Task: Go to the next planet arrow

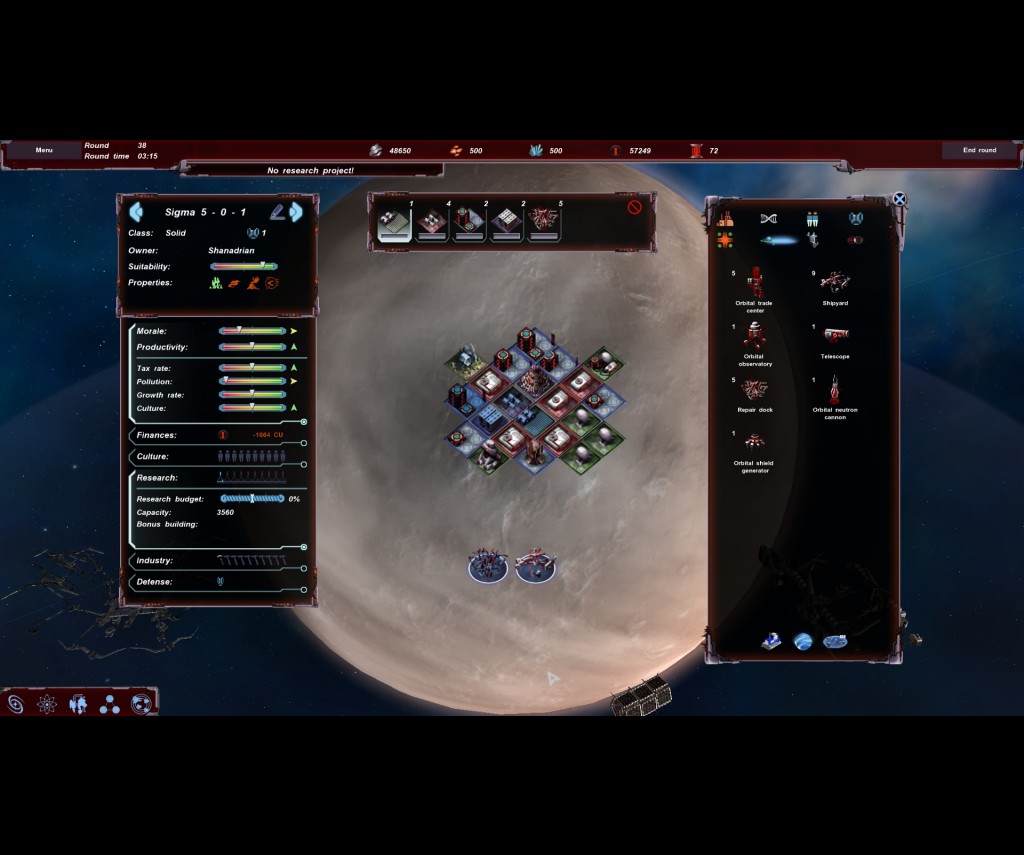Action: click(x=296, y=212)
